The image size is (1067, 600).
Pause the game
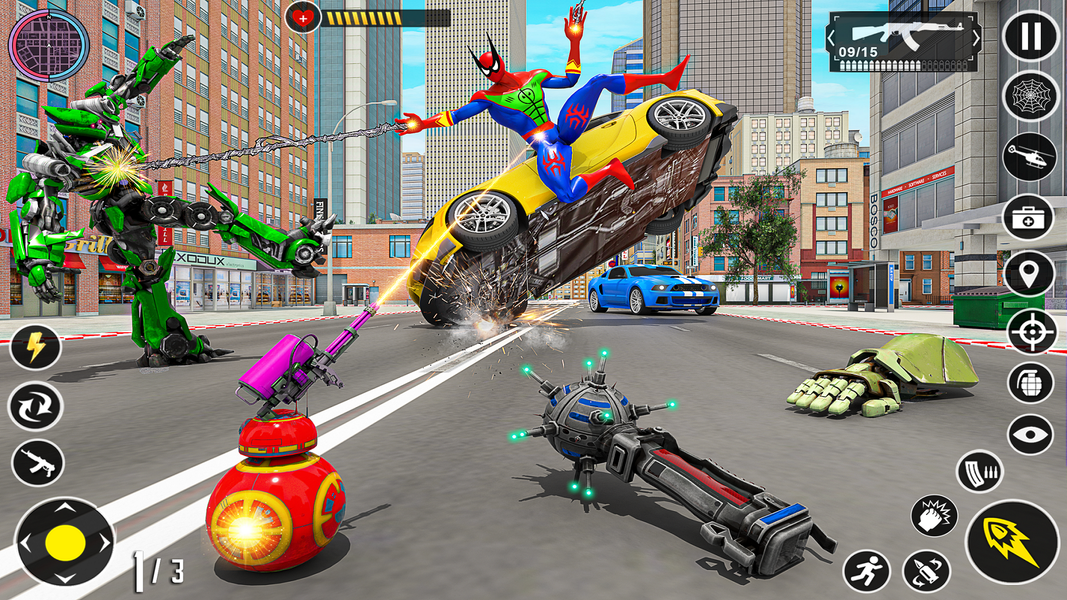[x=1030, y=38]
